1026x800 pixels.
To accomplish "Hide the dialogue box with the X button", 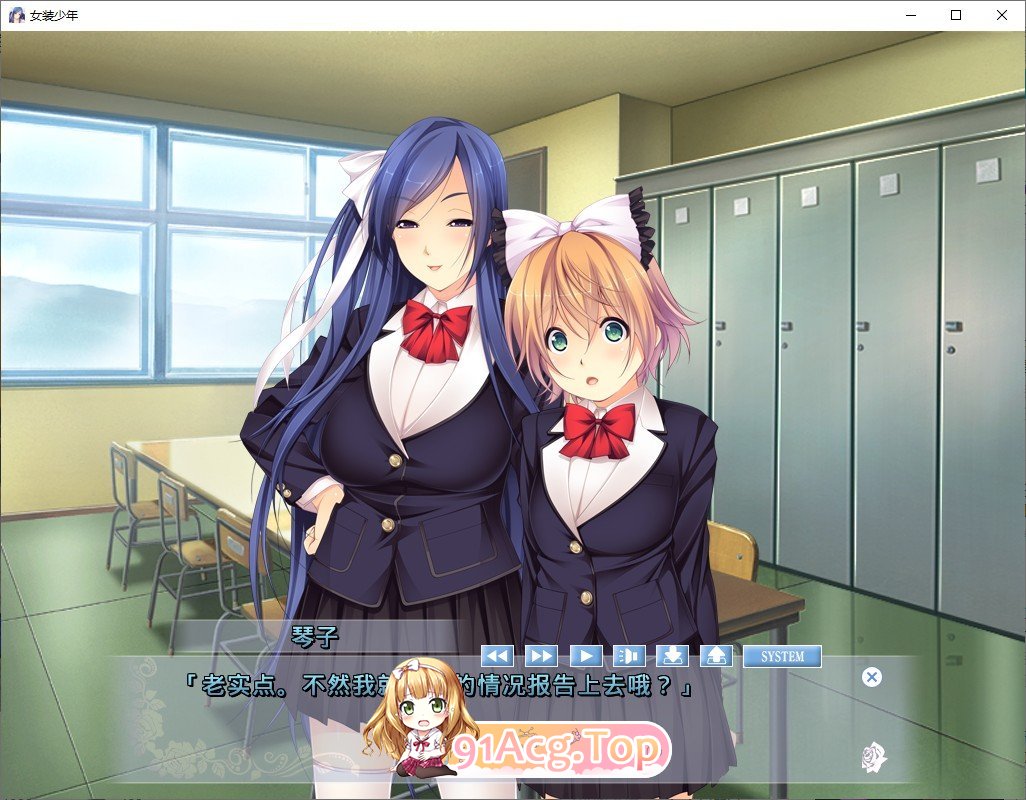I will click(872, 677).
